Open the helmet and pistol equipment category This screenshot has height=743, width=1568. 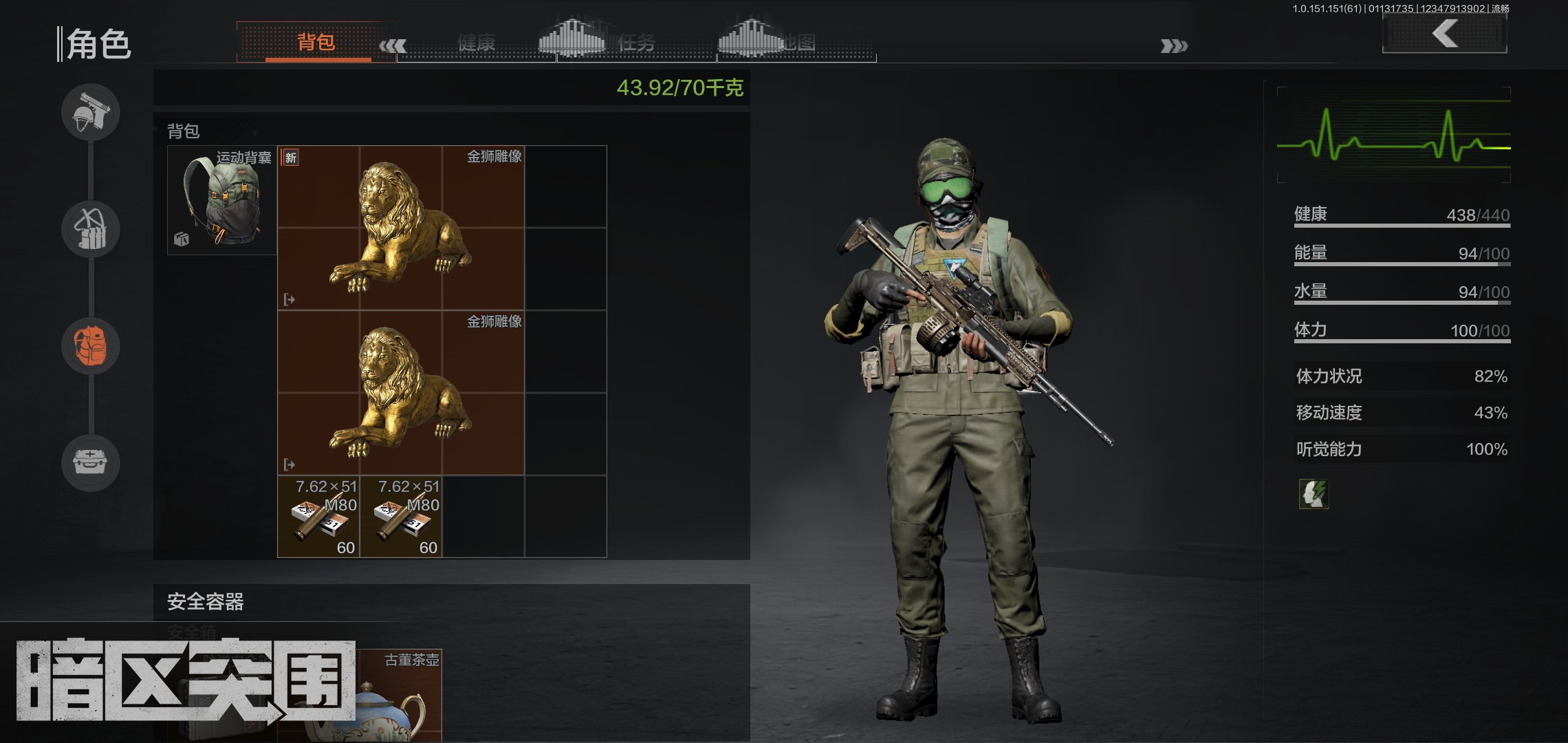[91, 112]
